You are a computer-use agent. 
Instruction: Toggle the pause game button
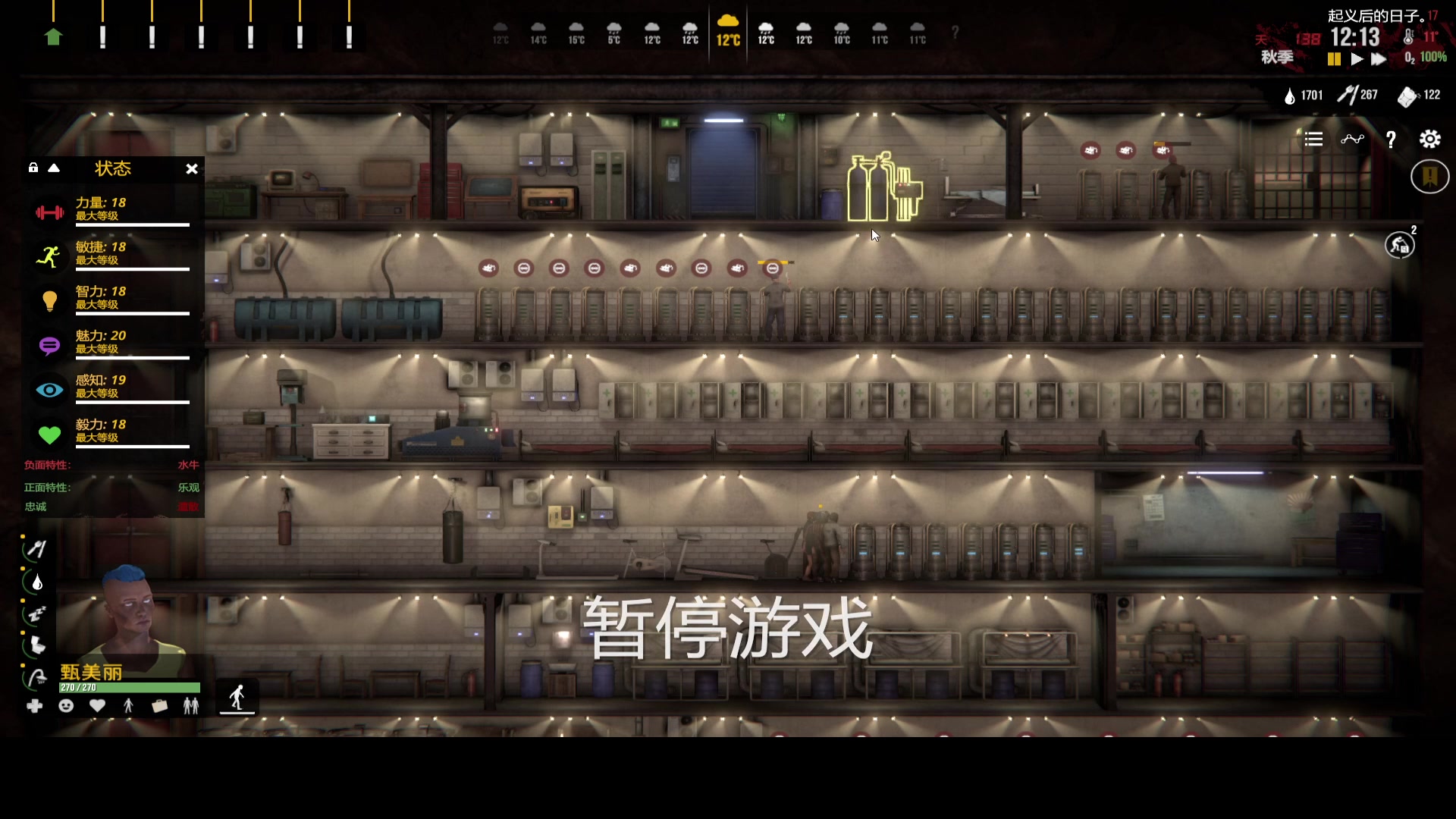tap(1333, 58)
